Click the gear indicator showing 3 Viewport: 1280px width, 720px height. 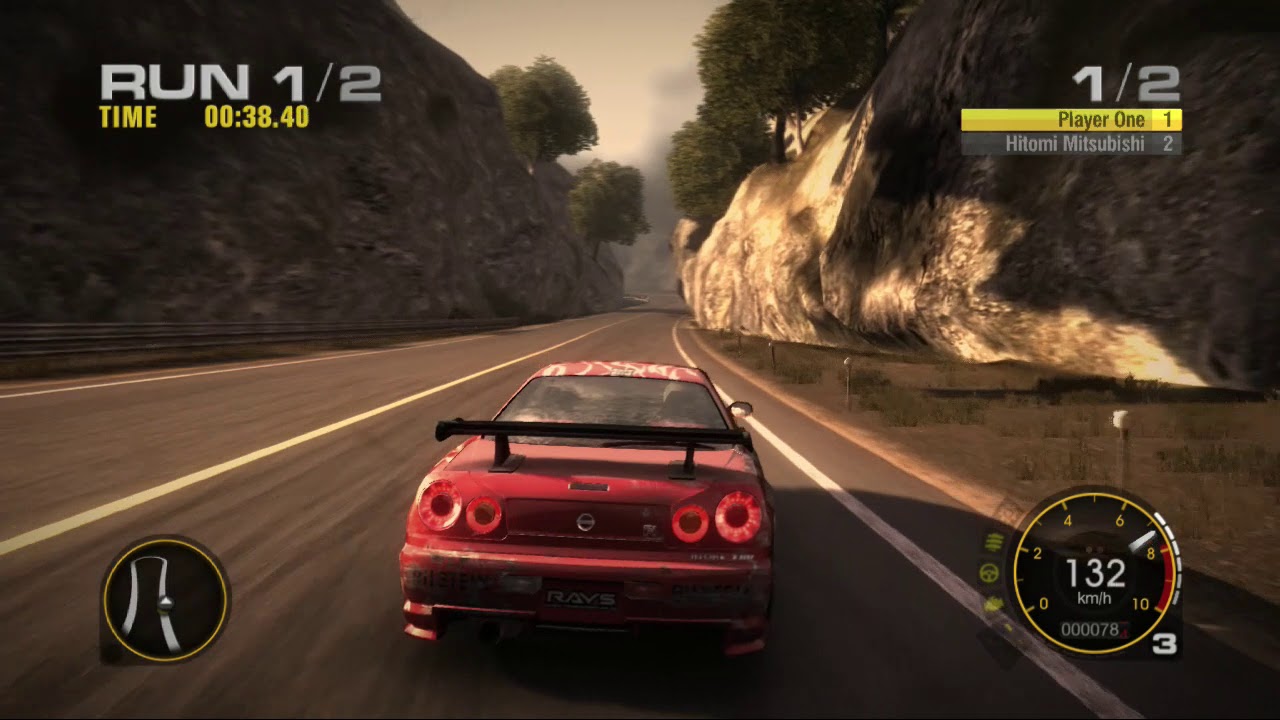1166,642
